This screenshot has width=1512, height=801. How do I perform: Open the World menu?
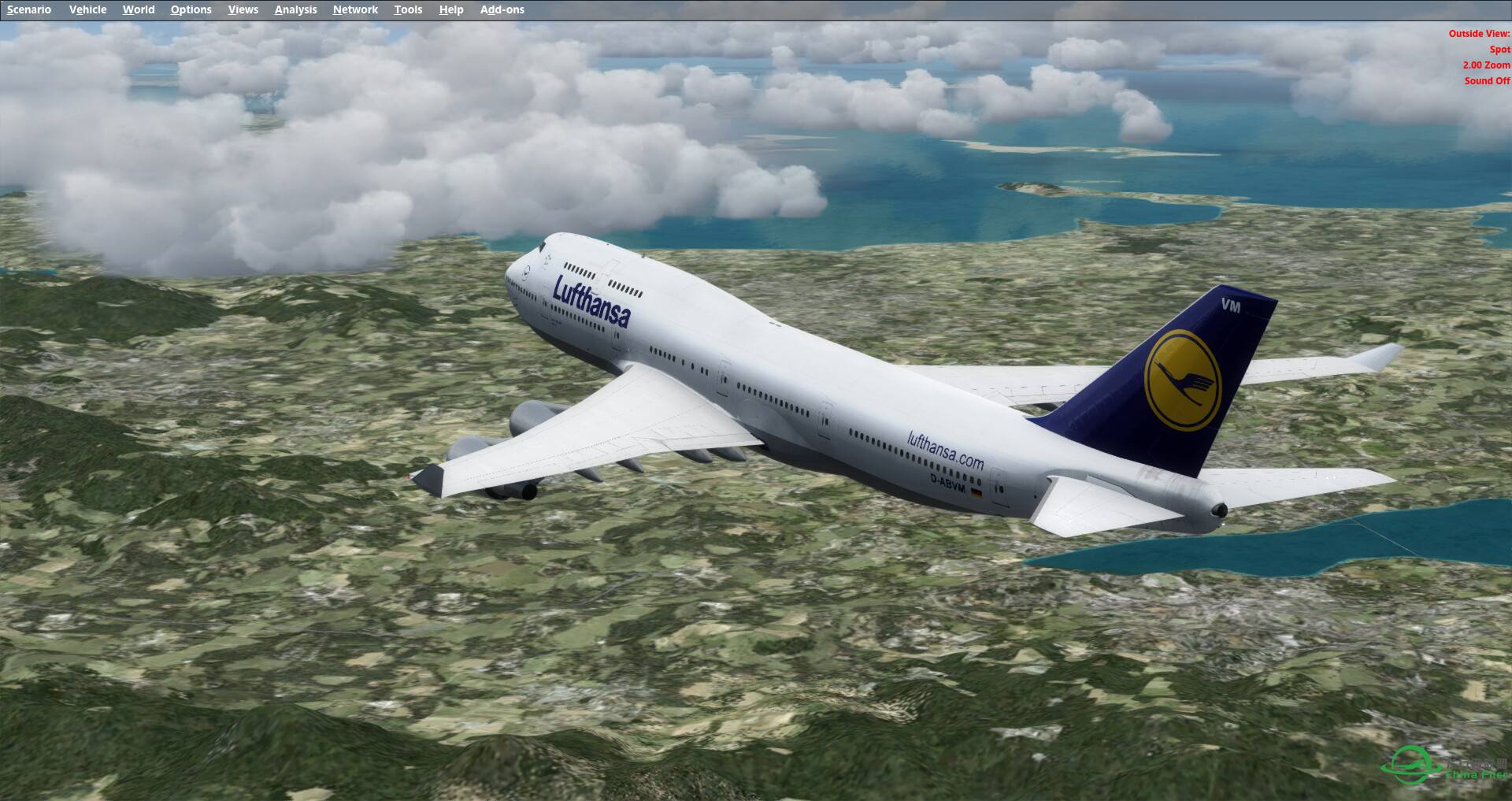[139, 9]
